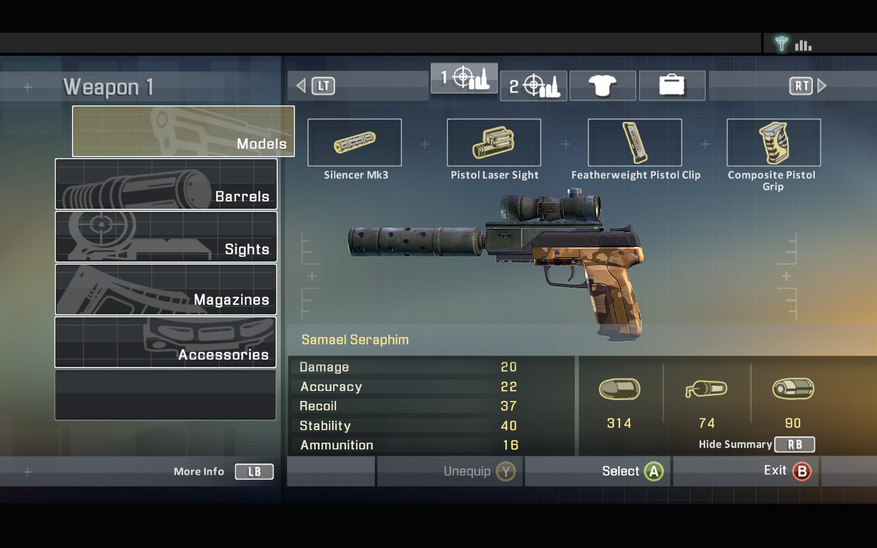The width and height of the screenshot is (877, 548).
Task: Choose the Featherweight Pistol Clip slot
Action: point(634,143)
